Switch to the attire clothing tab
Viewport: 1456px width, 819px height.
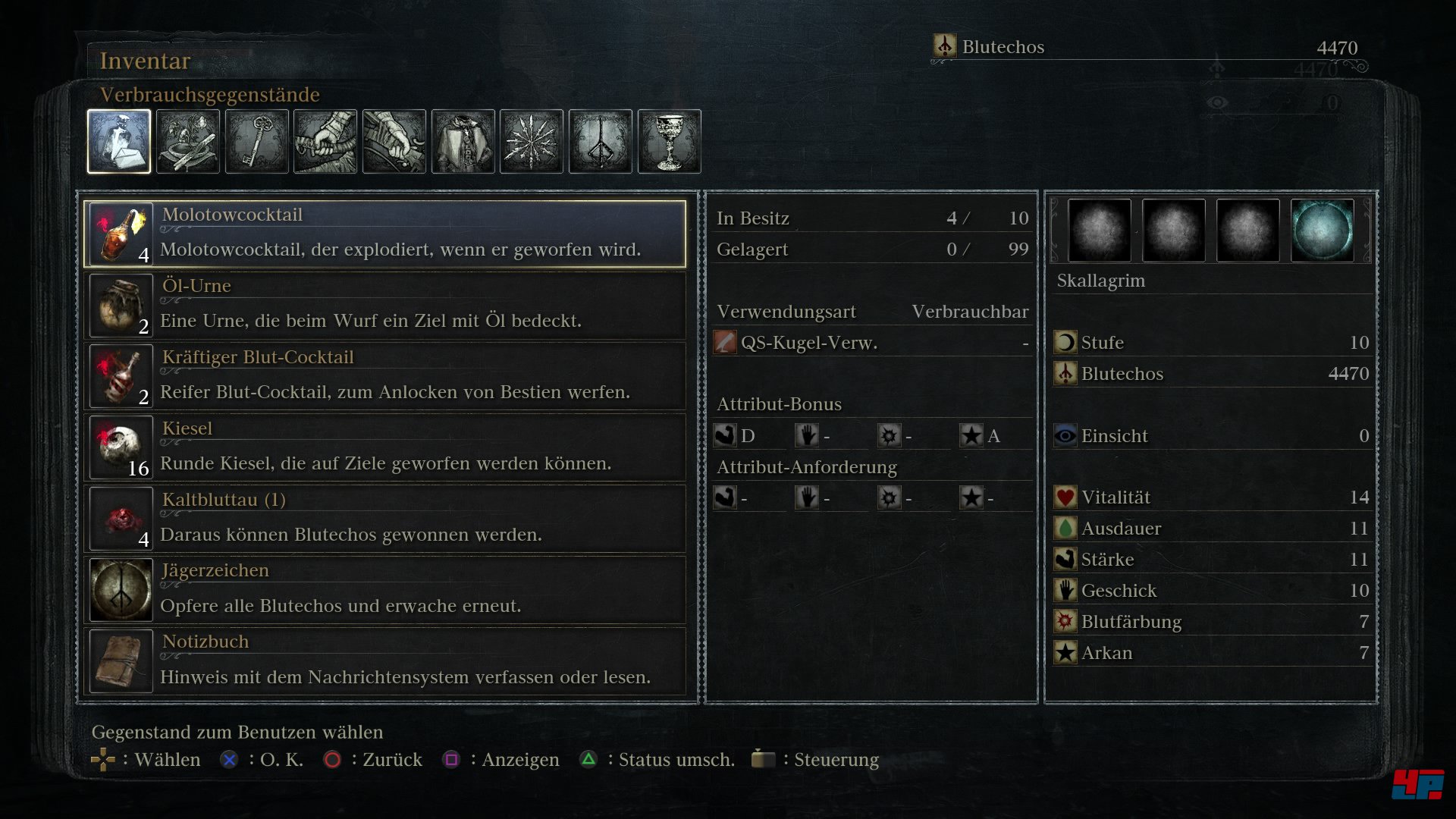tap(463, 142)
